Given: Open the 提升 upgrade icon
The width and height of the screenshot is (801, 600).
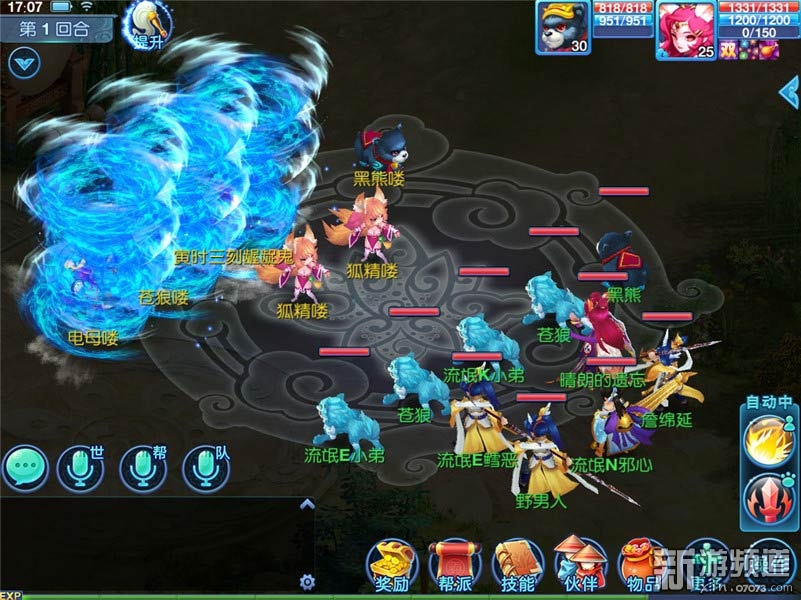Looking at the screenshot, I should tap(143, 26).
